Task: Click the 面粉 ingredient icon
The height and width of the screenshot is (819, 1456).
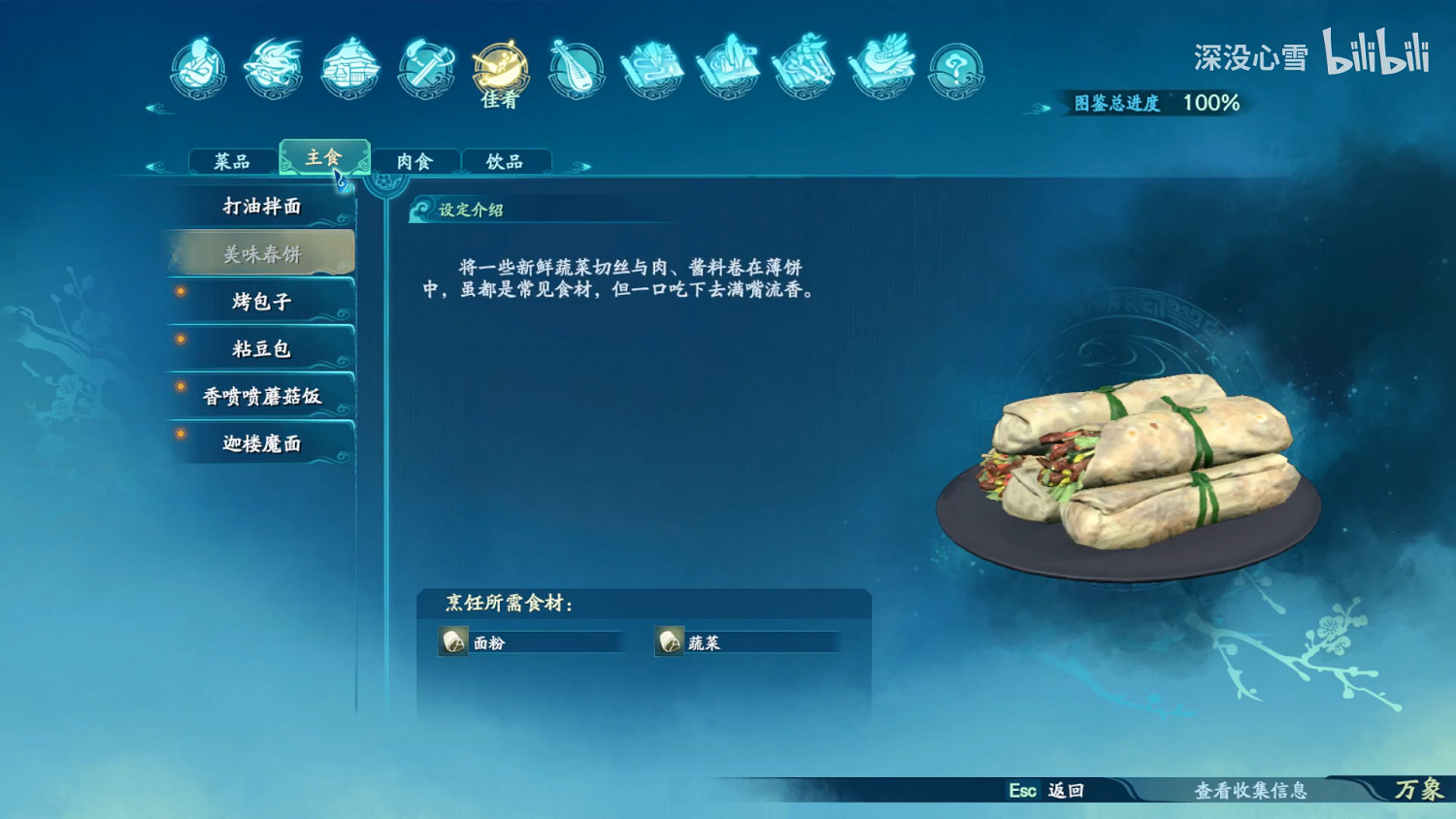Action: tap(452, 641)
